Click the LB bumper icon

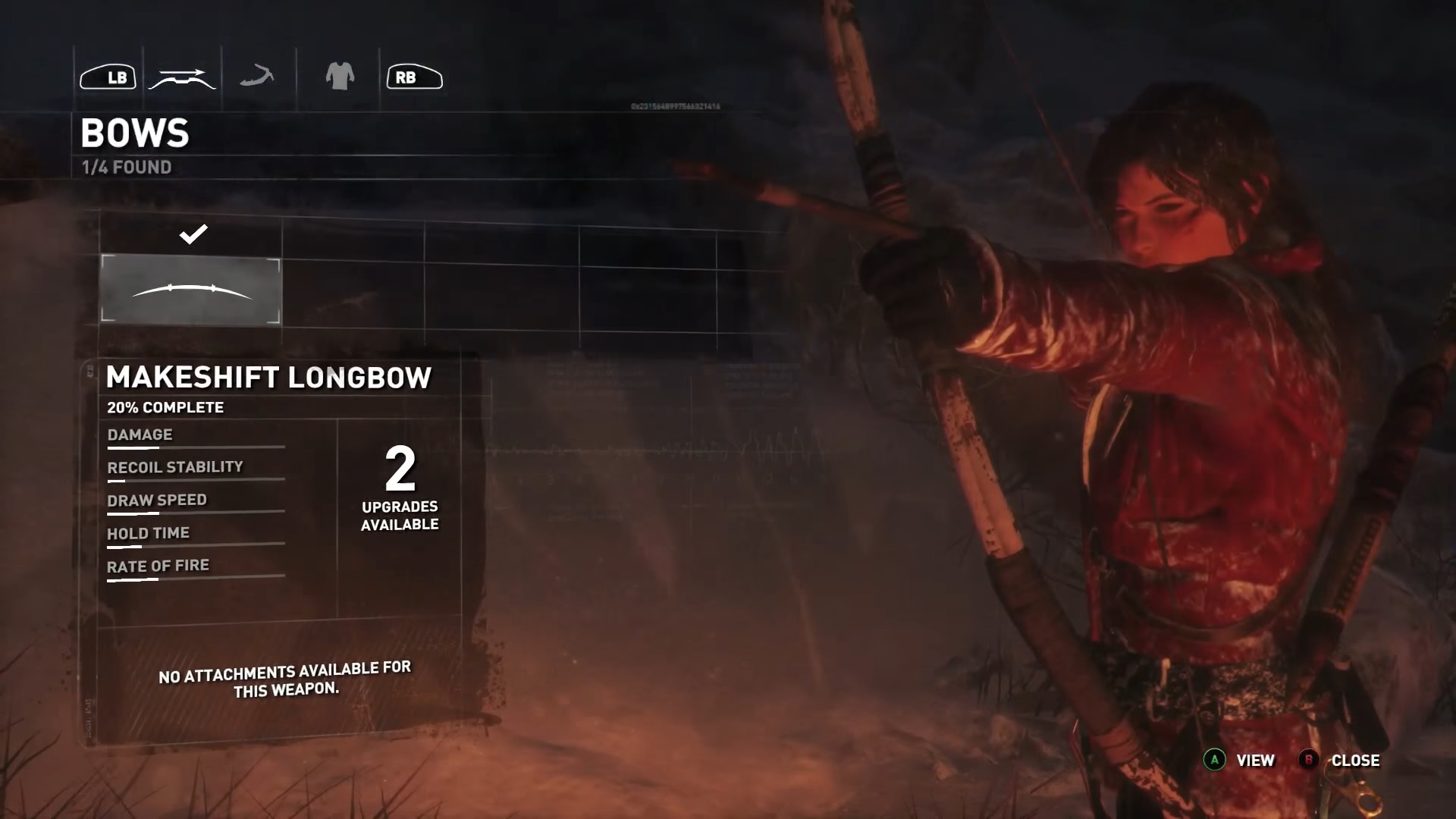[x=108, y=76]
